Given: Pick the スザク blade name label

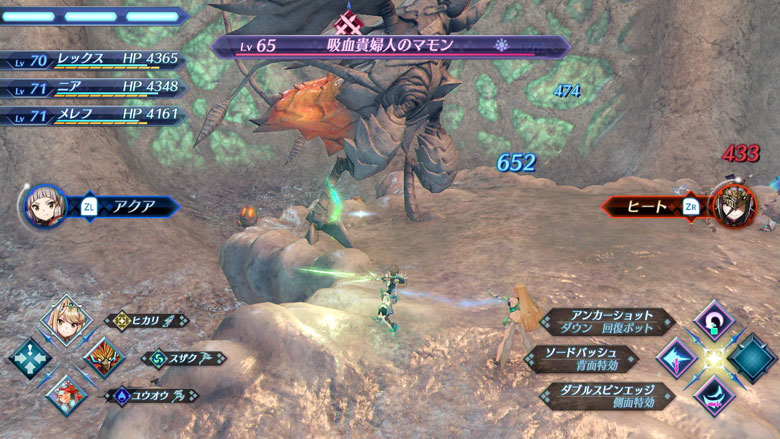Looking at the screenshot, I should [184, 358].
